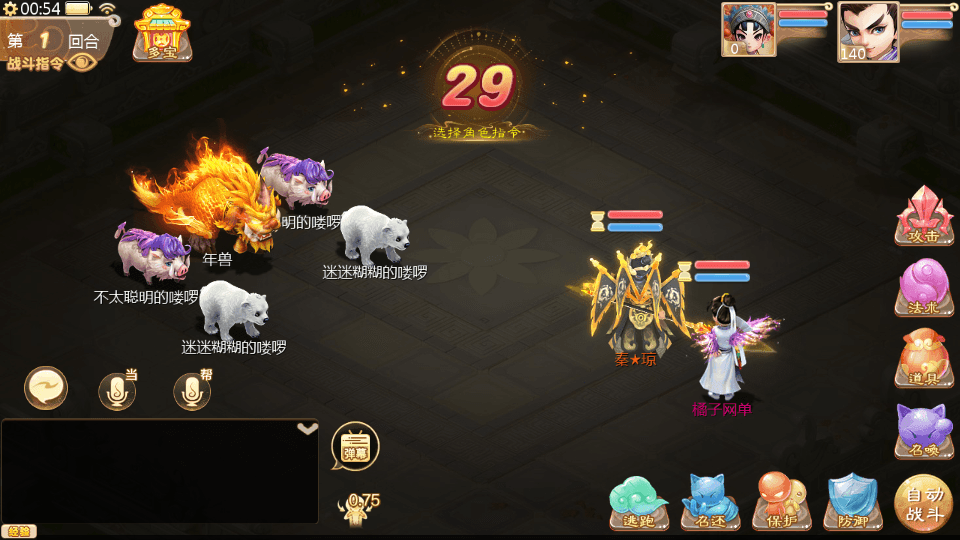The width and height of the screenshot is (960, 540).
Task: Toggle the 弹幕 bullet comments button
Action: pos(355,446)
